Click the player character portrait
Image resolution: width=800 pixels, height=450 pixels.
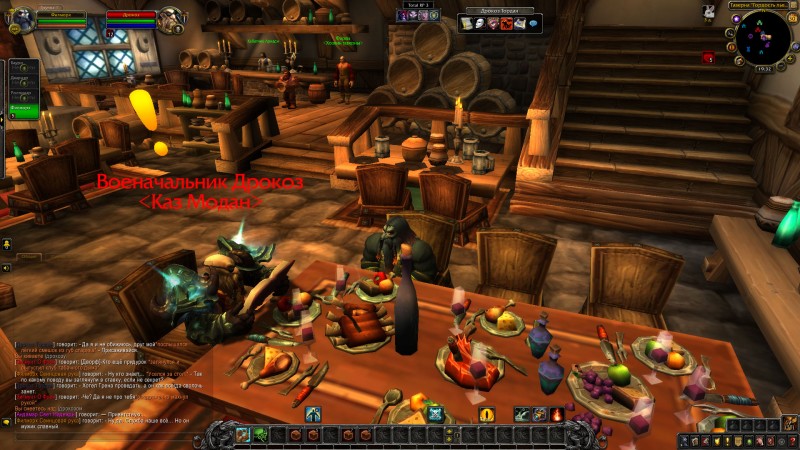(20, 19)
